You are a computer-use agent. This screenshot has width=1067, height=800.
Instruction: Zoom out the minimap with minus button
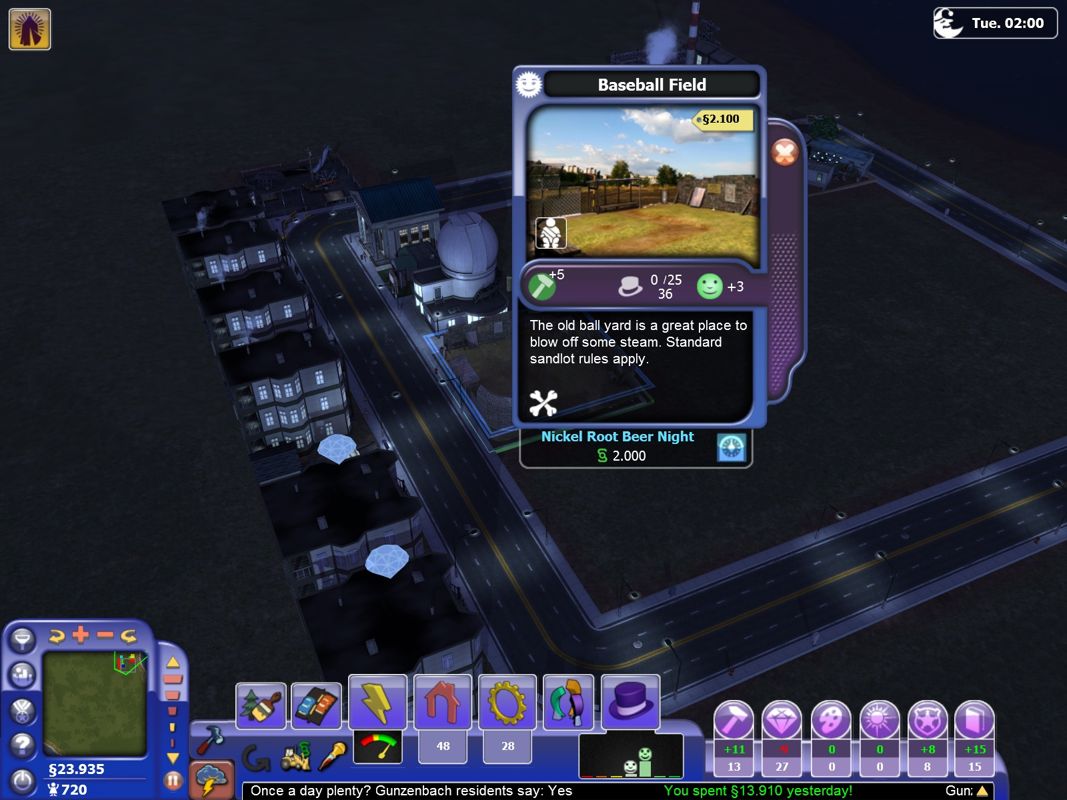point(104,635)
